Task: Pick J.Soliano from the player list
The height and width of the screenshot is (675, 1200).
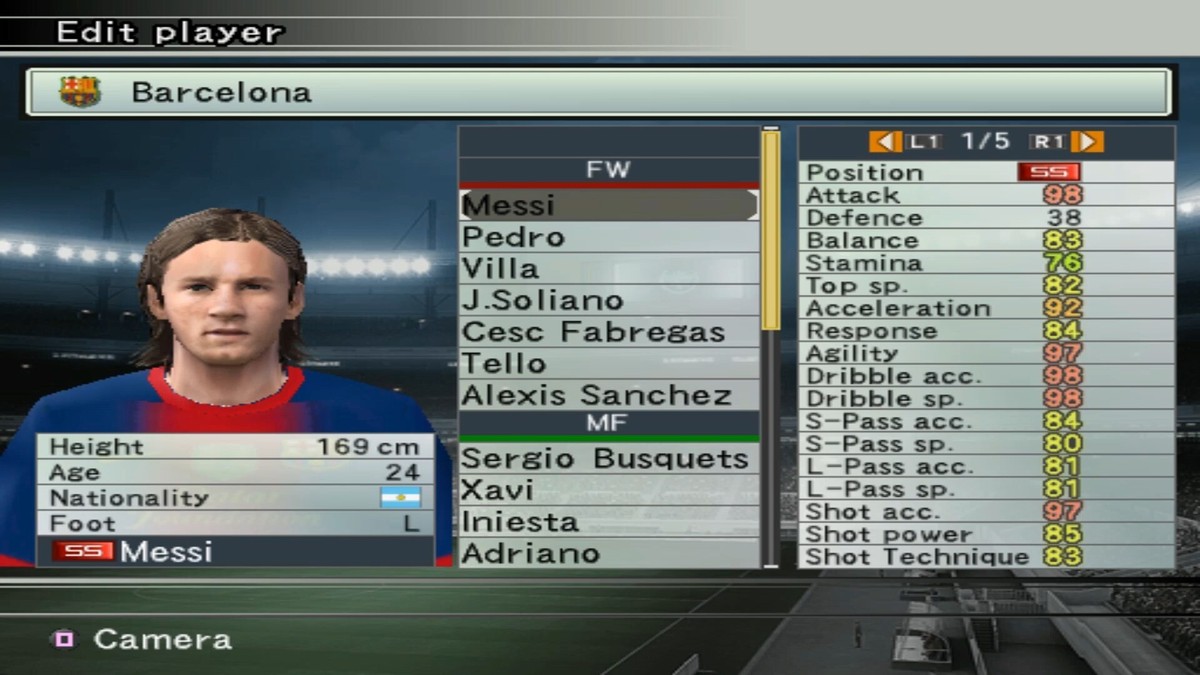Action: tap(608, 300)
